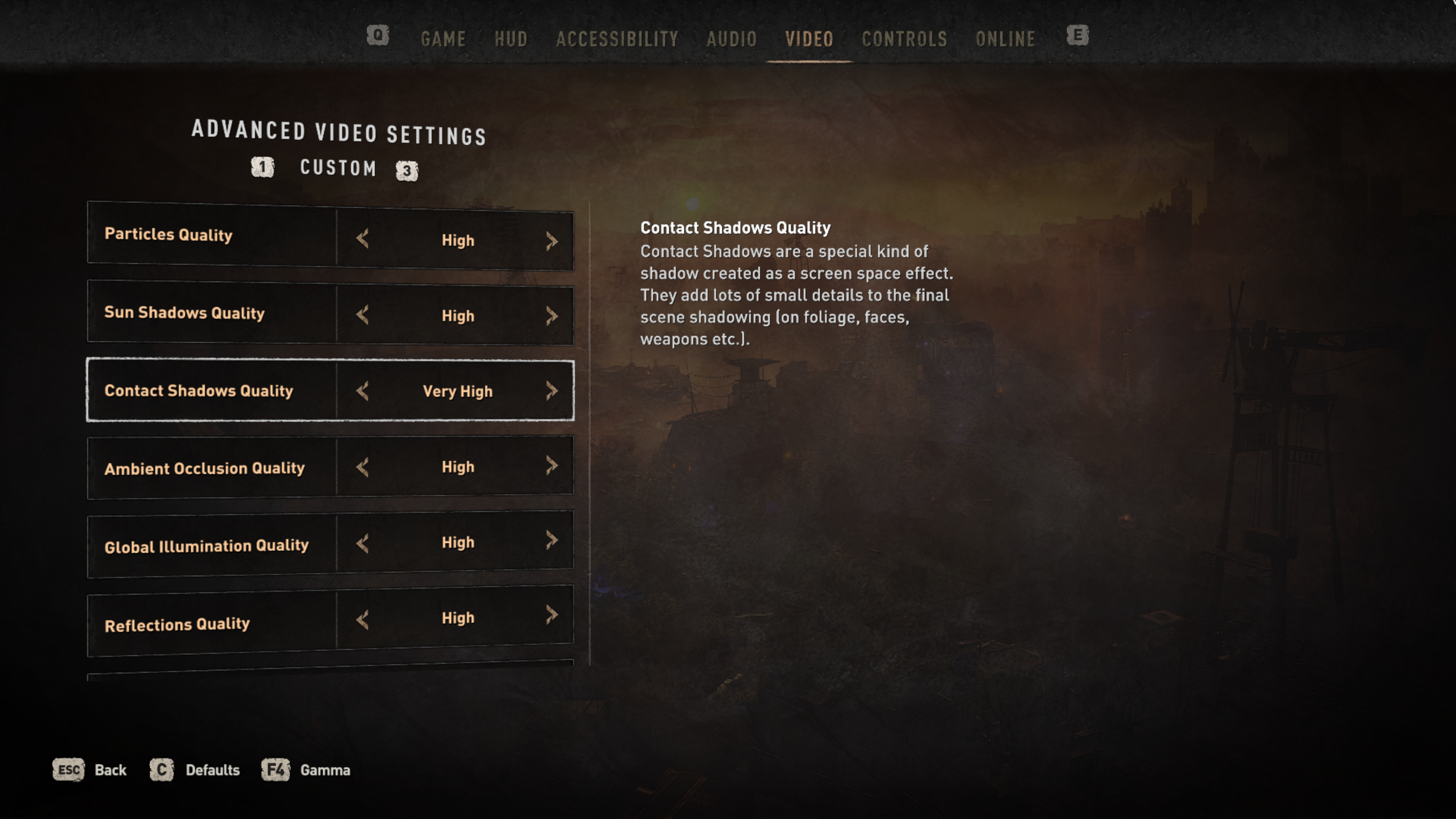Switch to the ONLINE tab

pyautogui.click(x=1006, y=39)
